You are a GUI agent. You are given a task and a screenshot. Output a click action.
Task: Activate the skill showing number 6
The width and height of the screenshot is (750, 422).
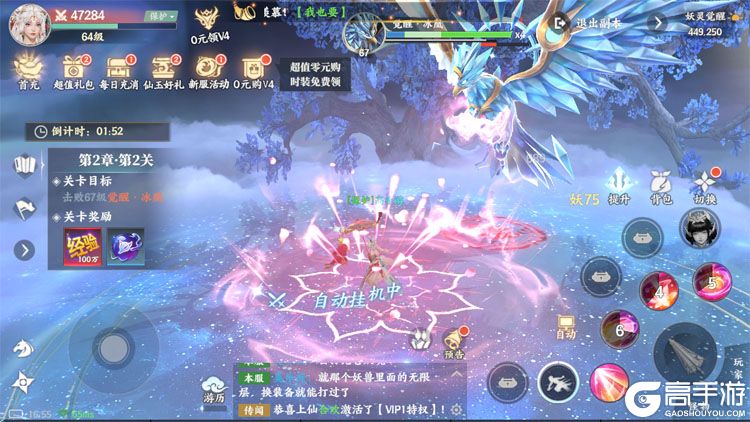pos(619,329)
